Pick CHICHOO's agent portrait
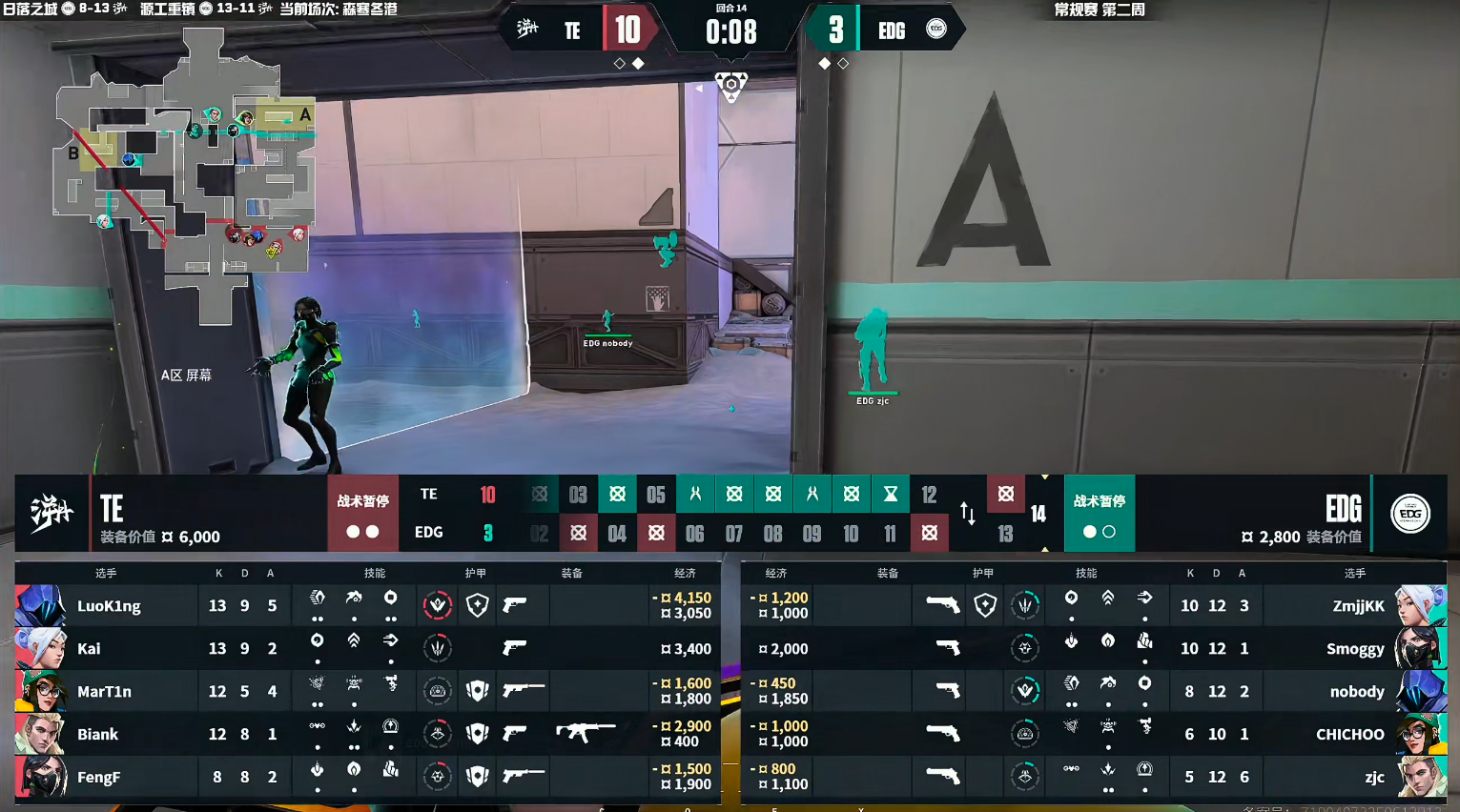Viewport: 1460px width, 812px height. (1420, 734)
